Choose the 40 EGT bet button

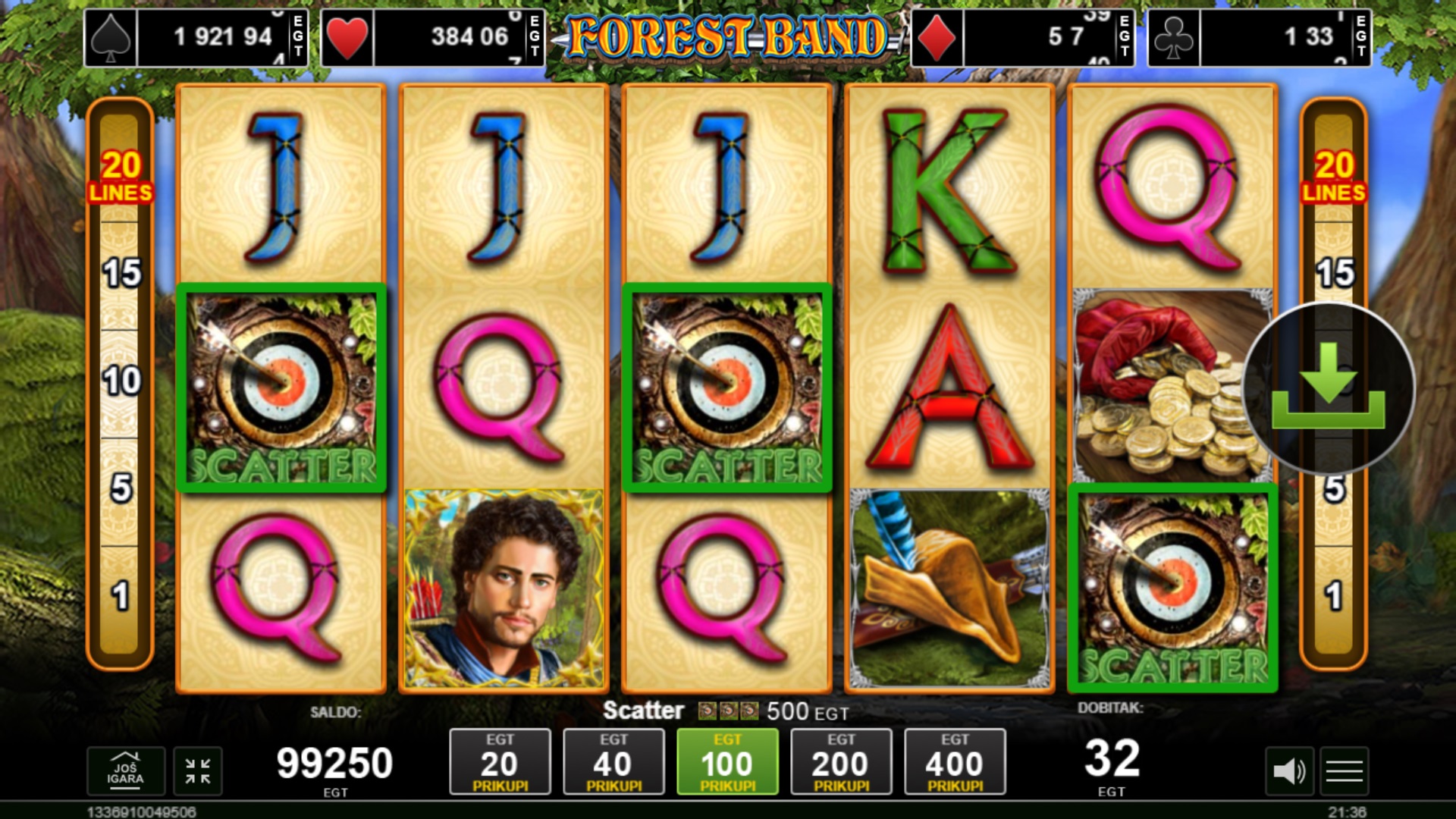pyautogui.click(x=613, y=762)
